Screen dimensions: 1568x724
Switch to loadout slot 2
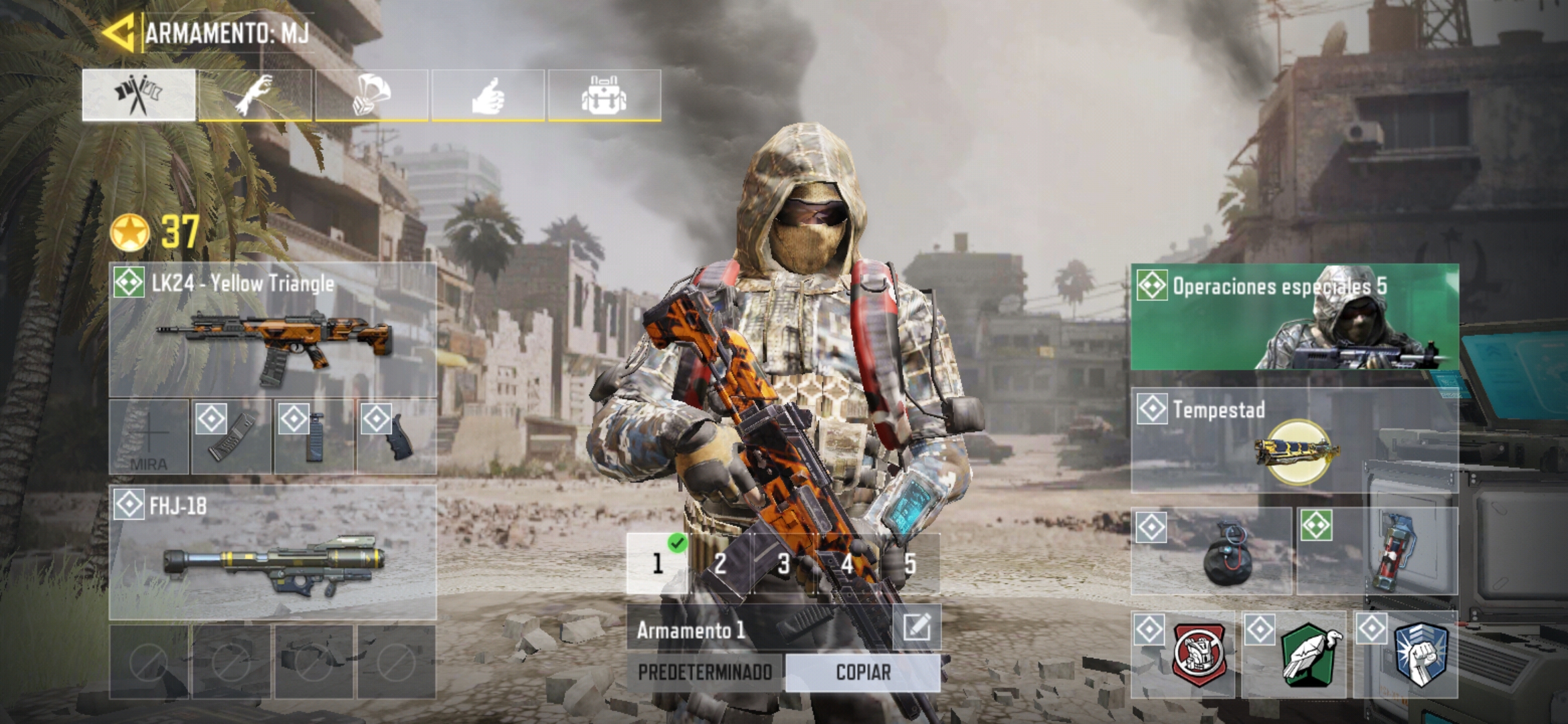(x=720, y=564)
